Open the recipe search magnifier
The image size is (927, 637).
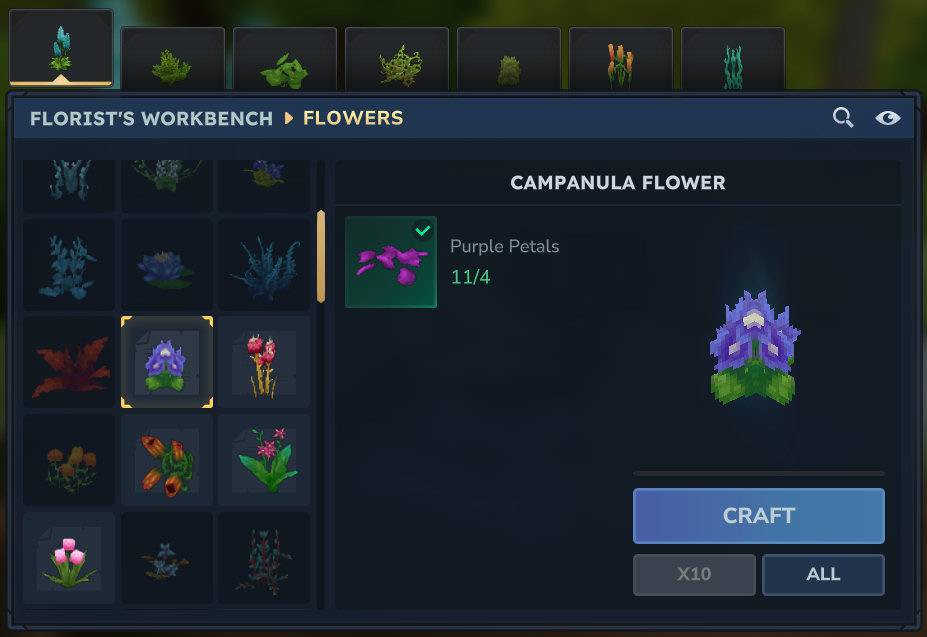tap(843, 118)
